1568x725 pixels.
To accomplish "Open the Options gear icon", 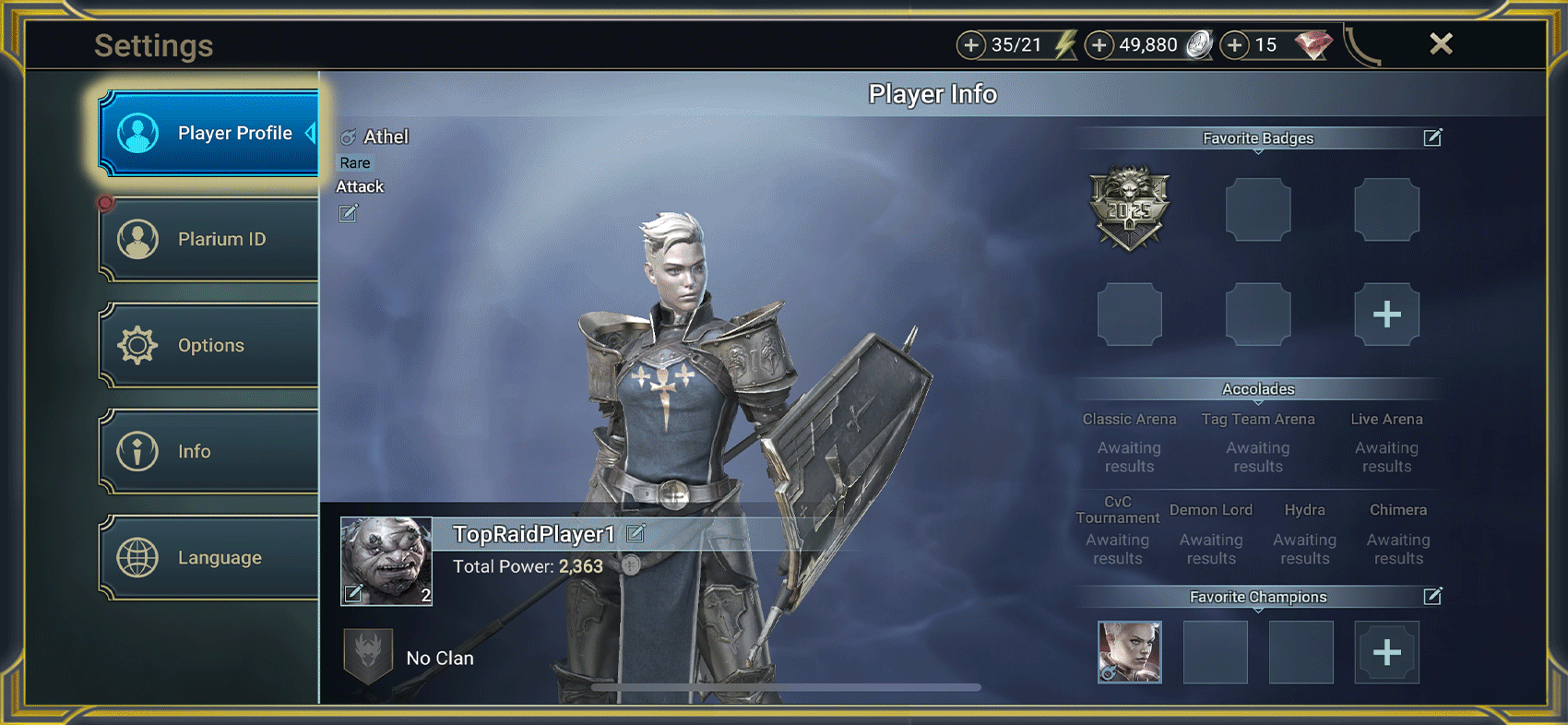I will point(138,345).
